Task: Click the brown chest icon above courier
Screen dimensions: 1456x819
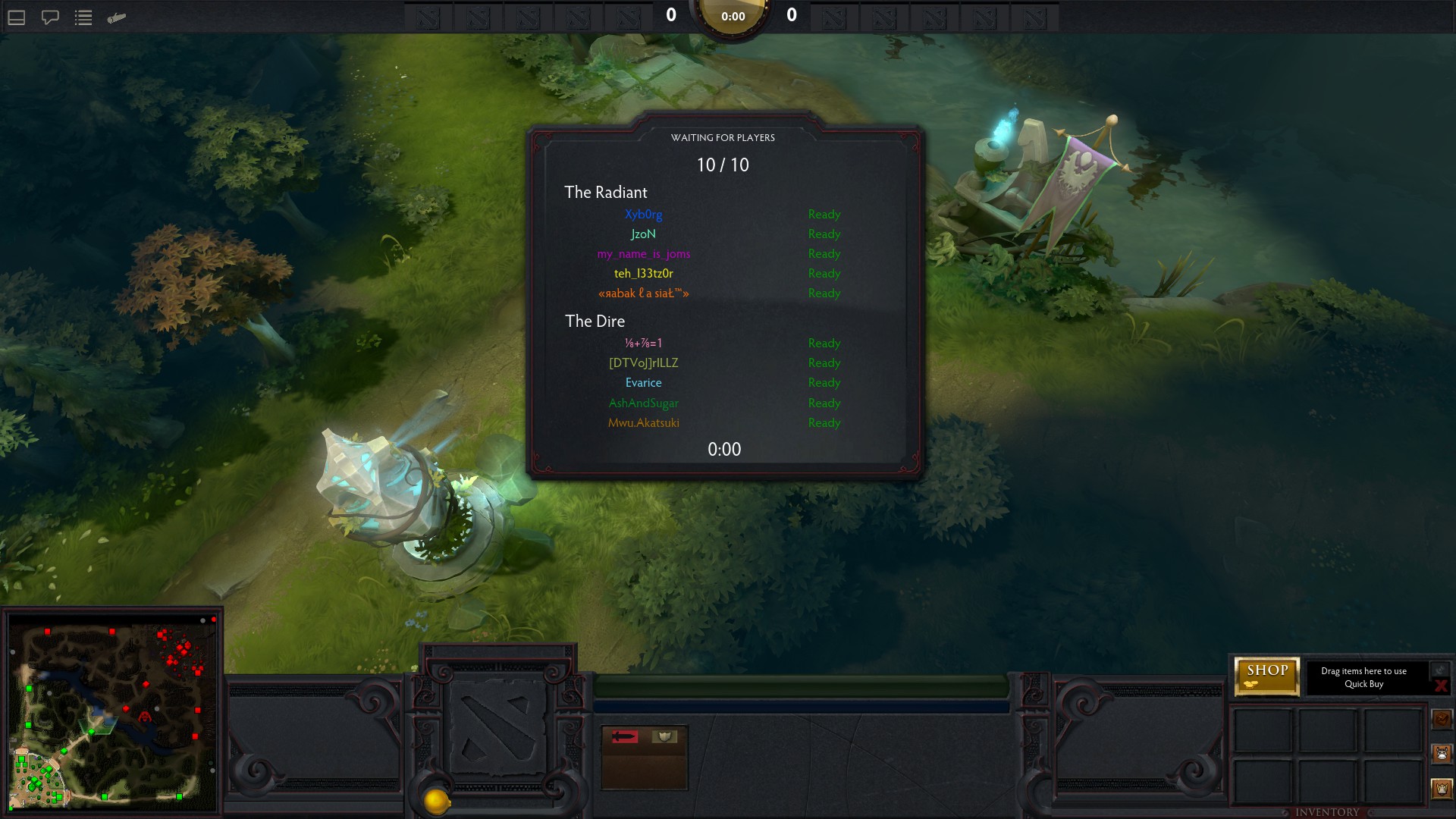Action: point(1442,718)
